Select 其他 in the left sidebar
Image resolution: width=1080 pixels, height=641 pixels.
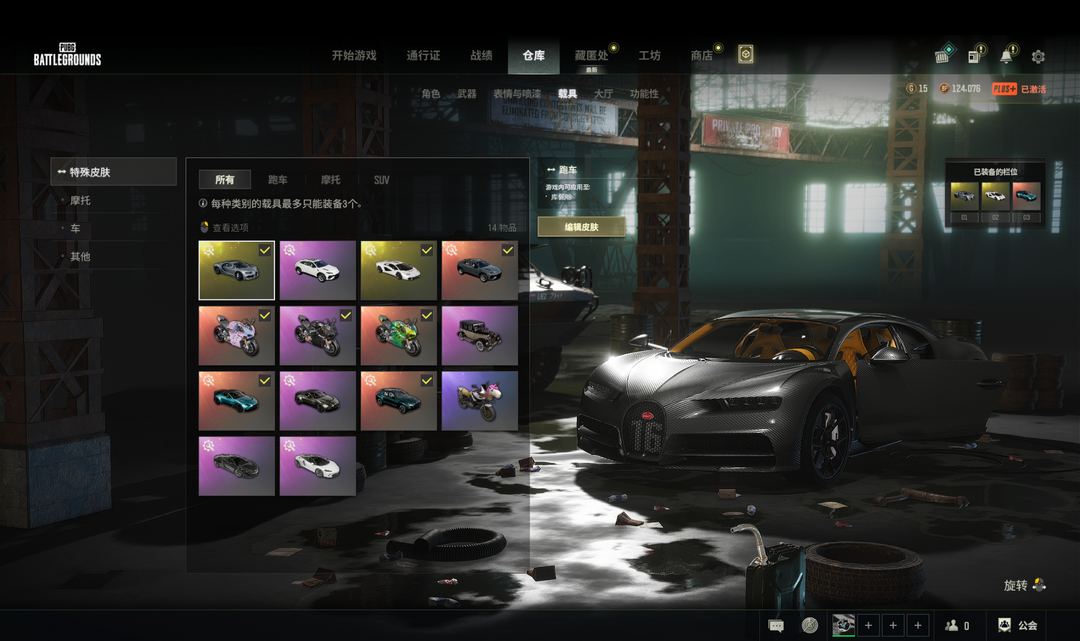point(80,257)
